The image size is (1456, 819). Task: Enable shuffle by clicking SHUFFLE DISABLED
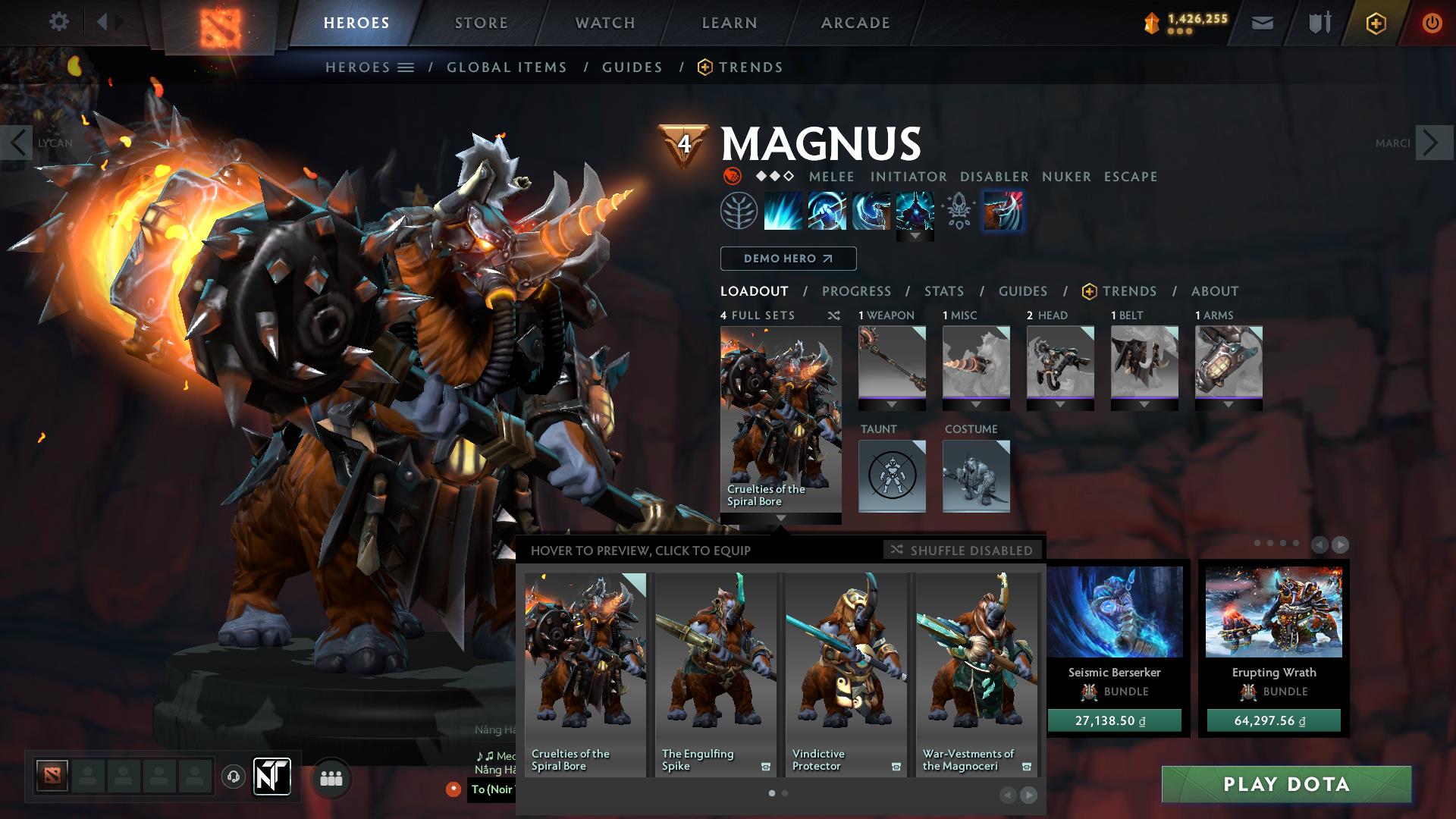click(x=962, y=551)
